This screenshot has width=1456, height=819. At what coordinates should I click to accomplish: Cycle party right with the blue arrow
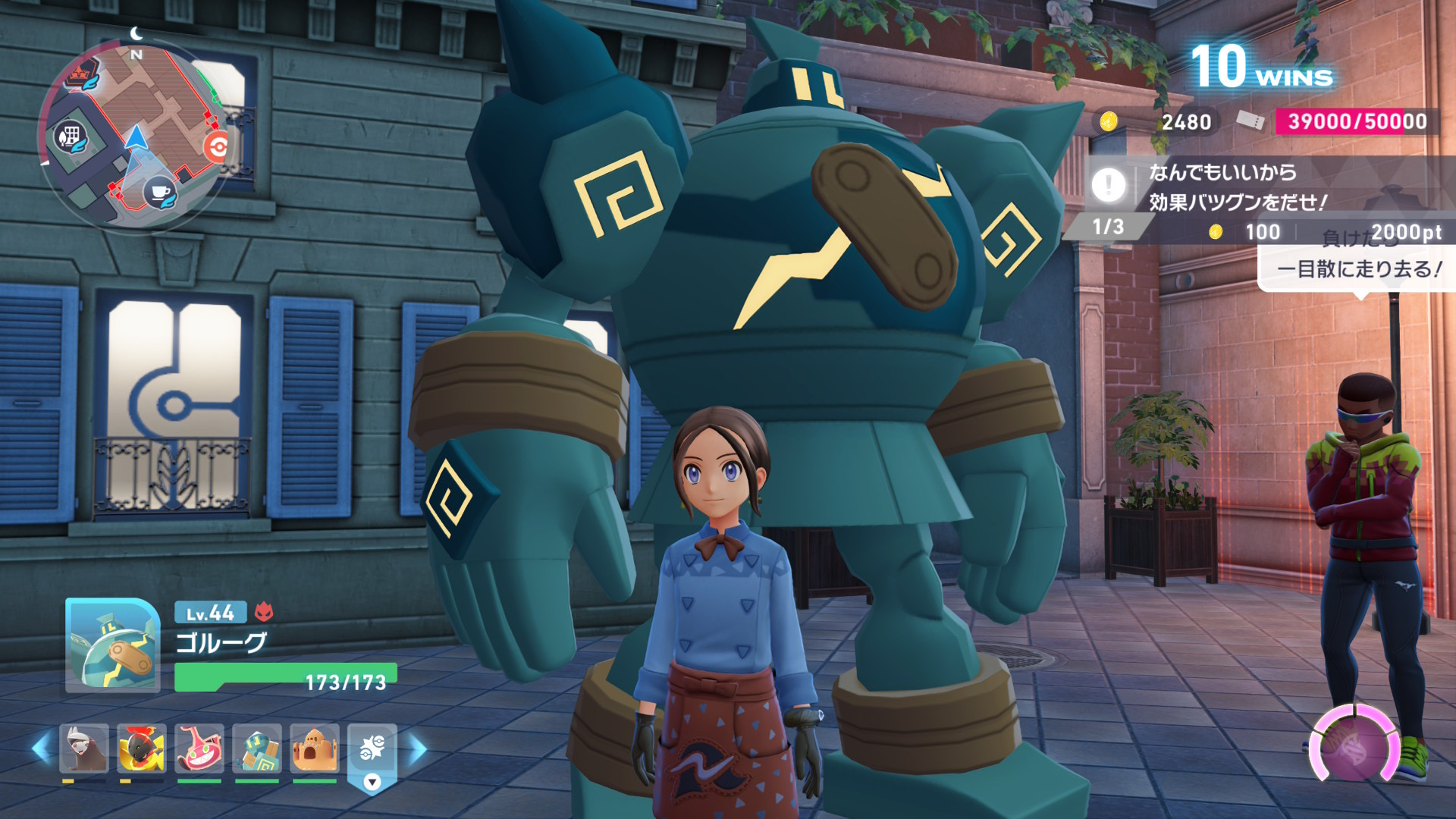(x=418, y=748)
